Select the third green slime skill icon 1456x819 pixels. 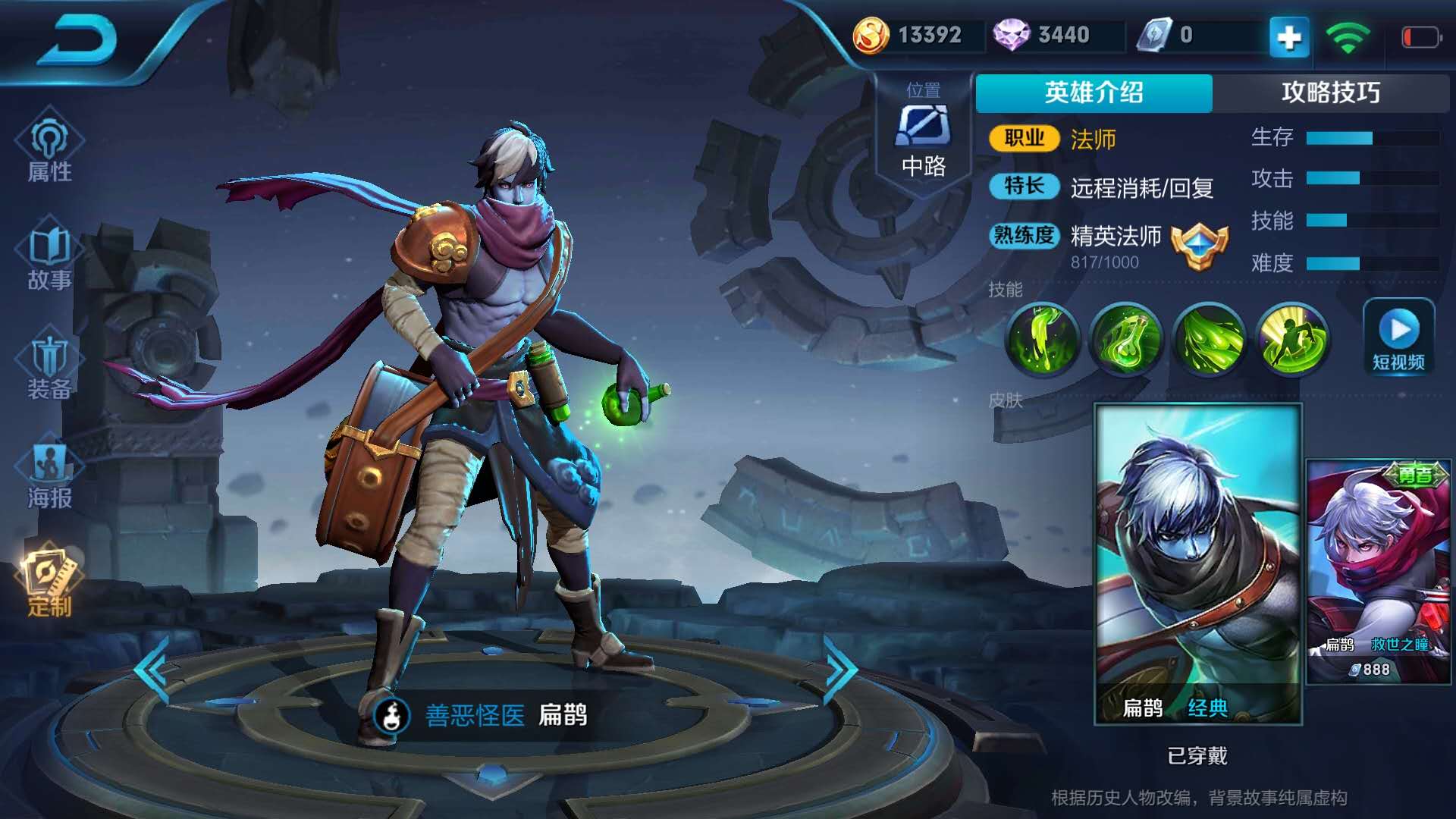[1210, 339]
